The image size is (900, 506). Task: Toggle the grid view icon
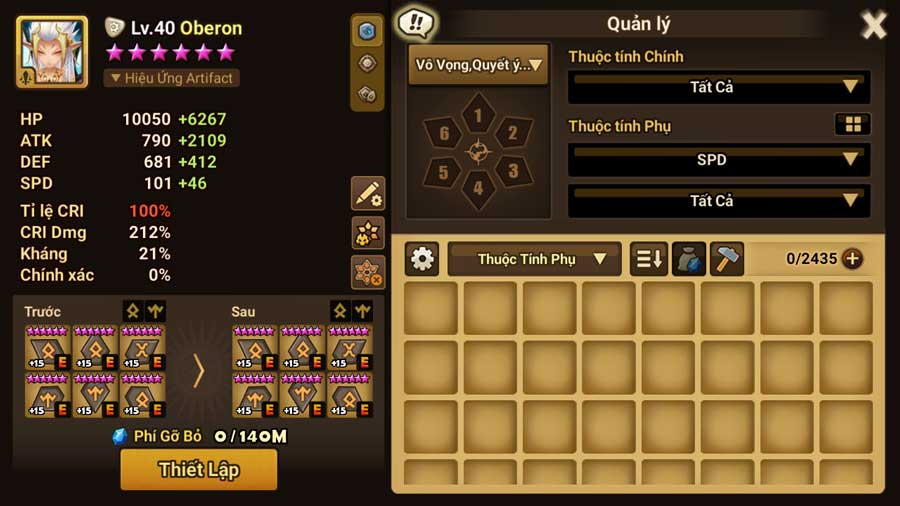852,125
